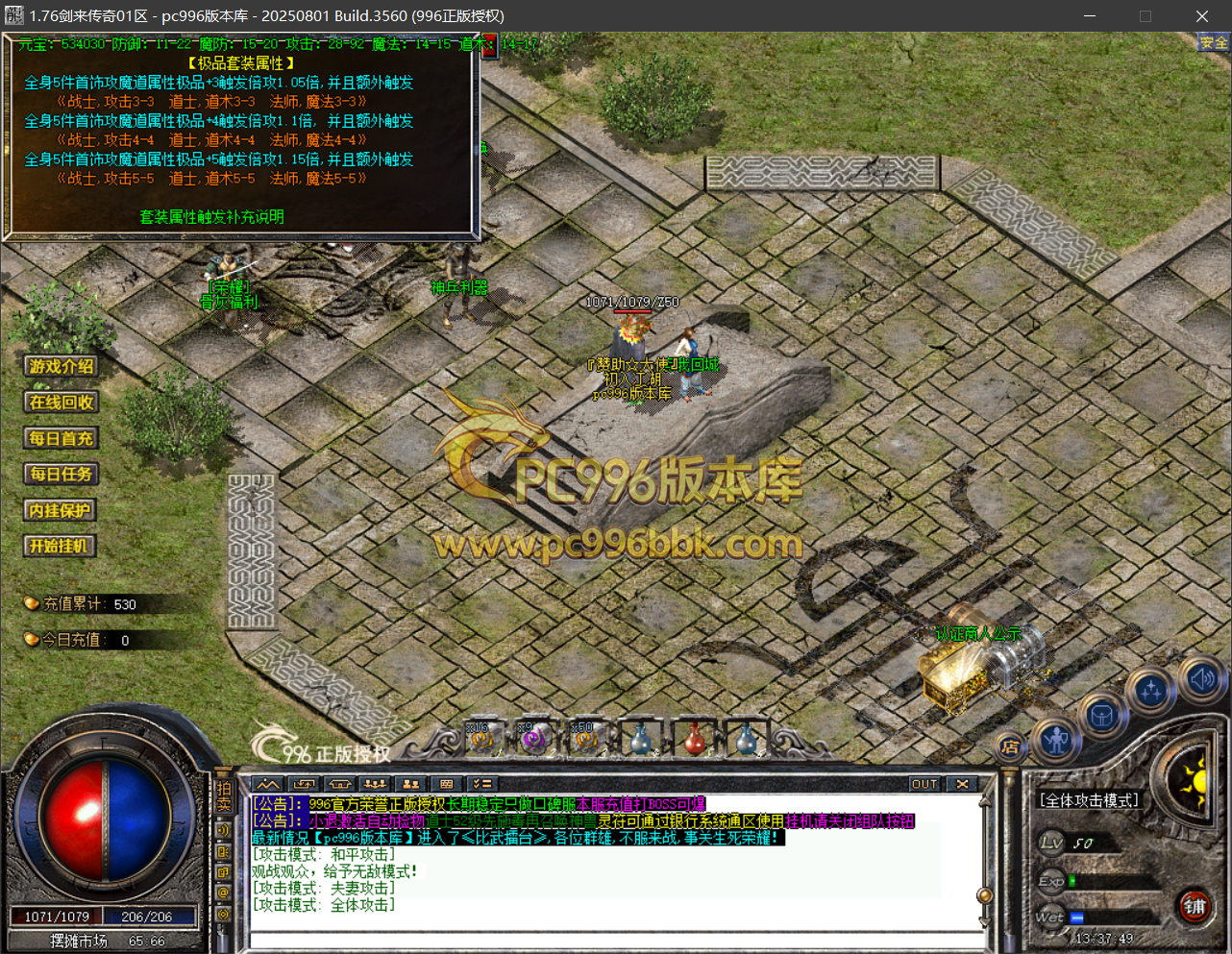Click the red 铺 stall button
Viewport: 1232px width, 954px height.
1195,907
